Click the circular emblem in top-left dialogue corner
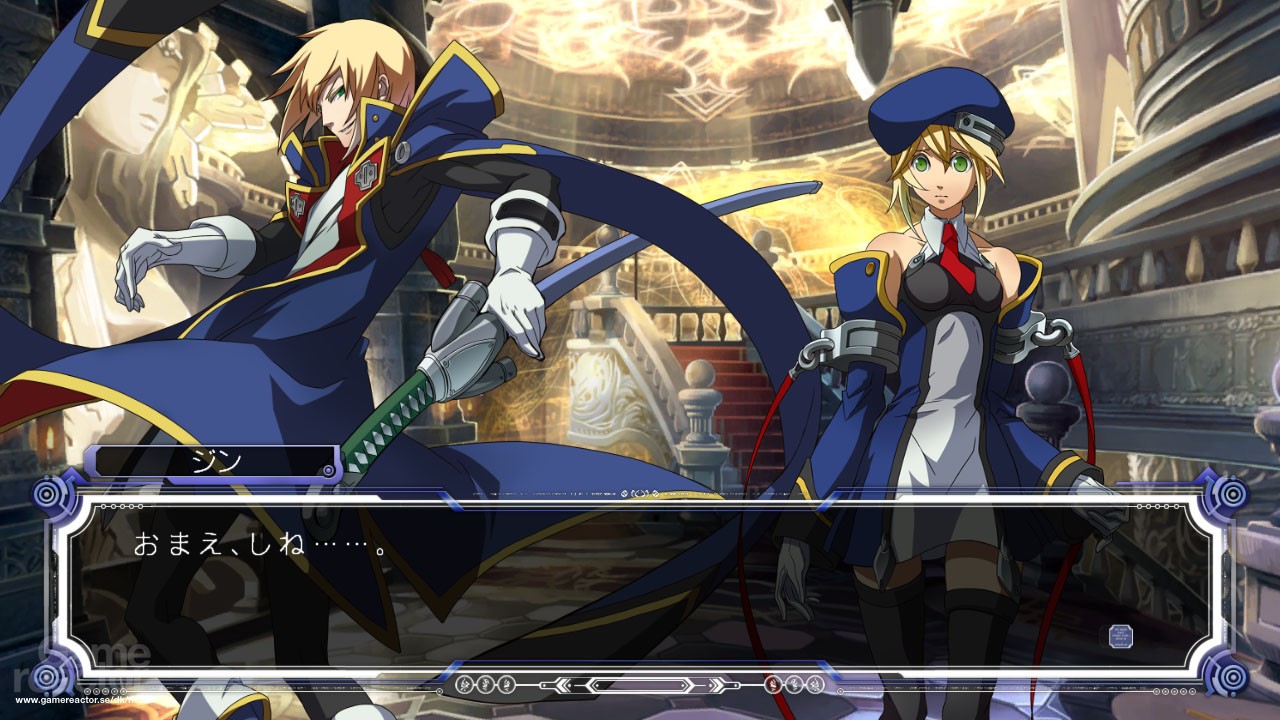The image size is (1280, 720). coord(46,491)
